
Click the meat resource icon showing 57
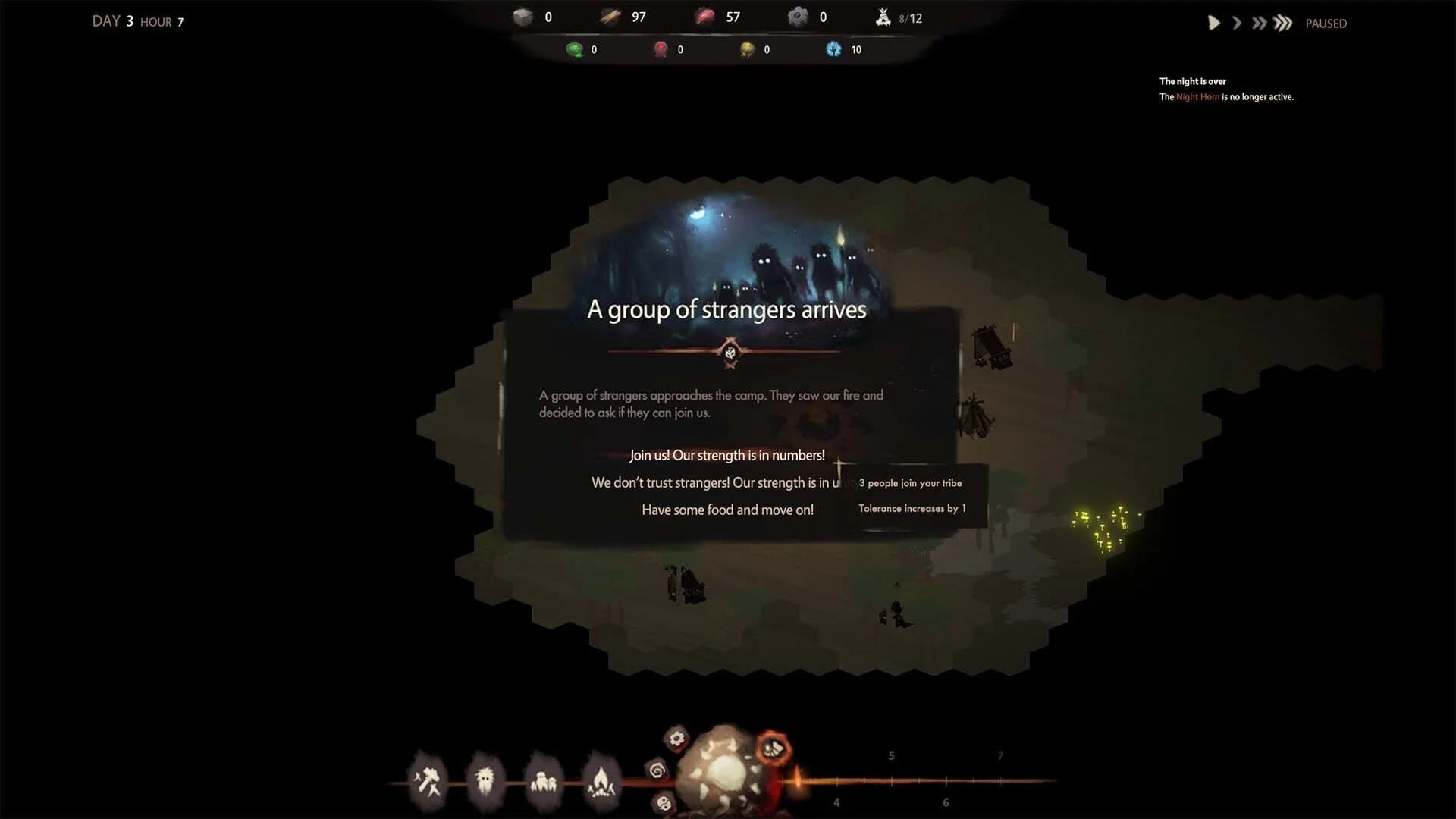pos(704,16)
